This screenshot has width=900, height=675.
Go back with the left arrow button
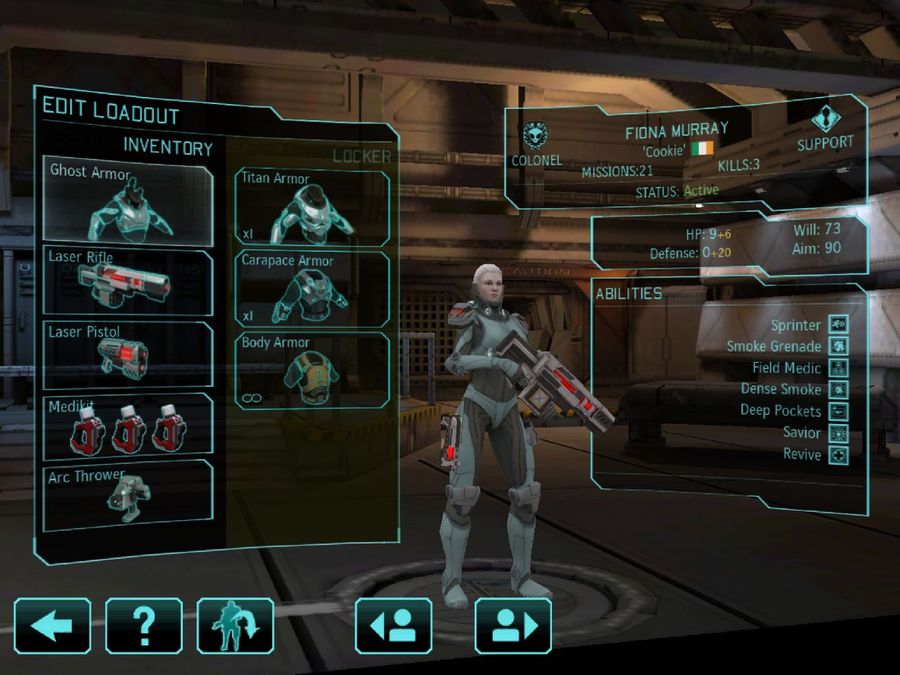click(x=52, y=626)
